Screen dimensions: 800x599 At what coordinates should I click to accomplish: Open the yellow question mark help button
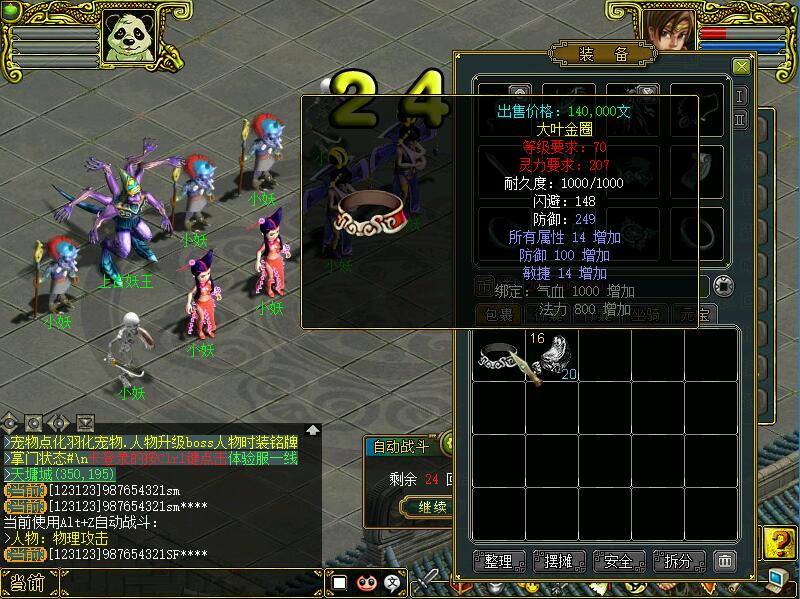(777, 544)
